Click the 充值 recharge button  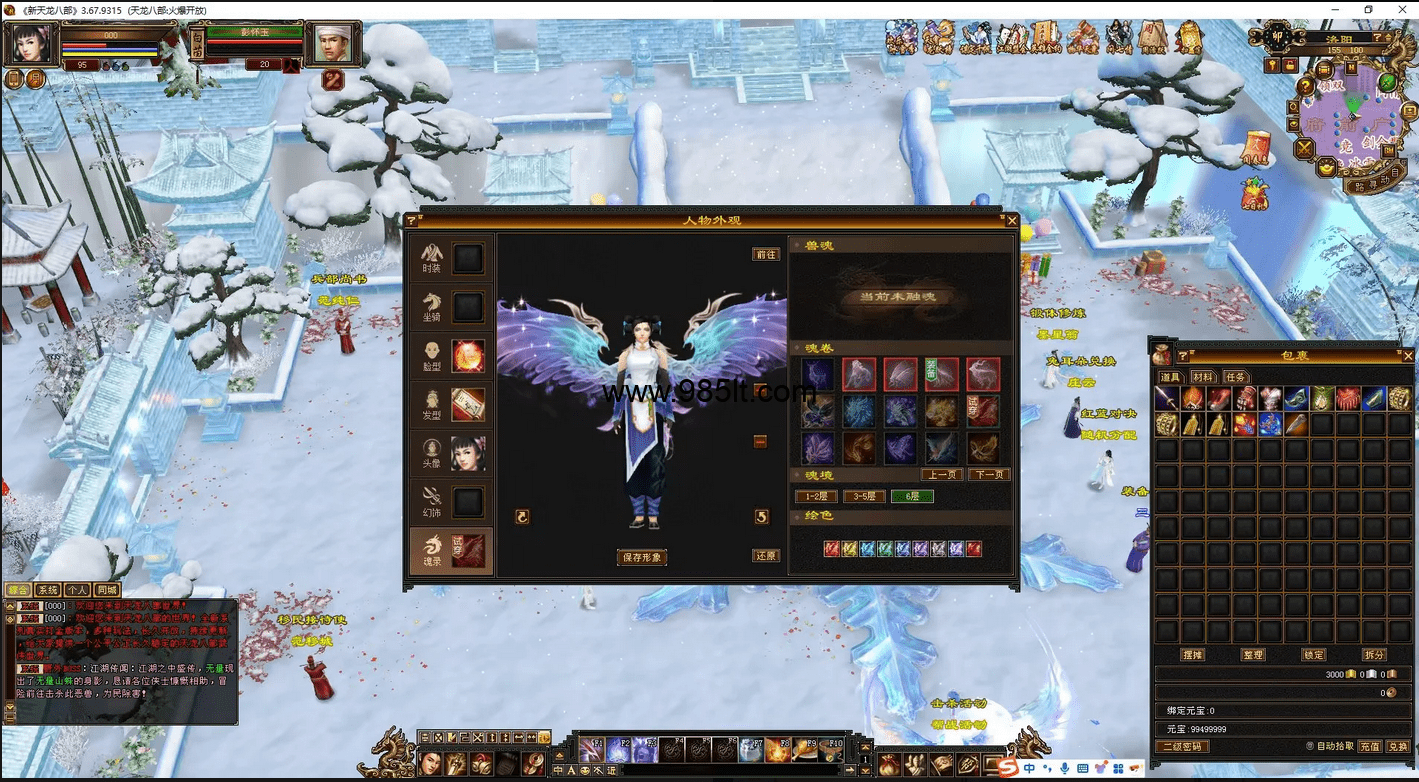coord(1370,746)
